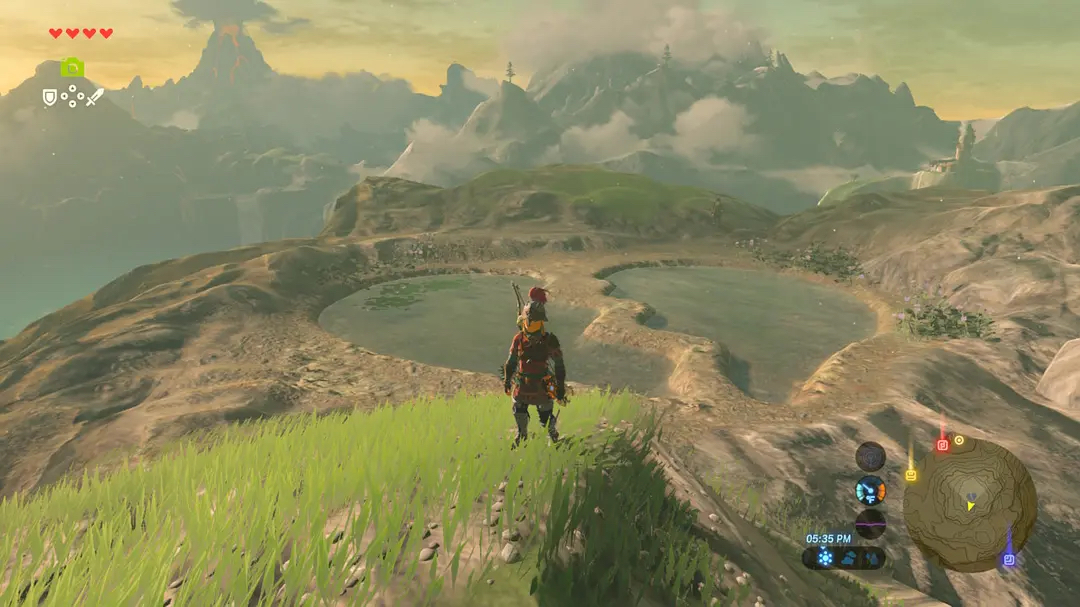
Task: Click the blue marker on minimap edge
Action: pyautogui.click(x=1008, y=559)
